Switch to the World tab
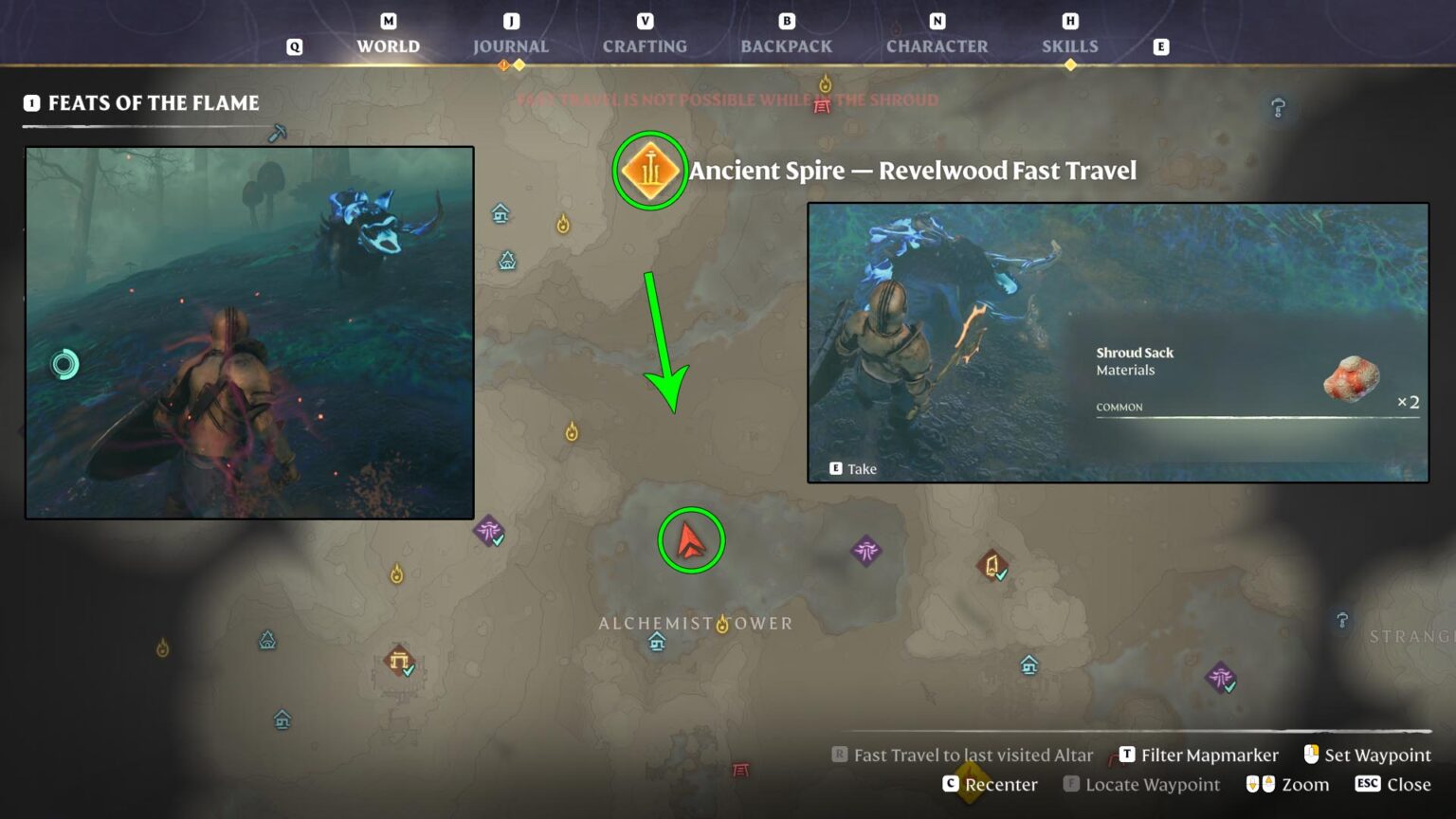1456x819 pixels. [x=388, y=45]
